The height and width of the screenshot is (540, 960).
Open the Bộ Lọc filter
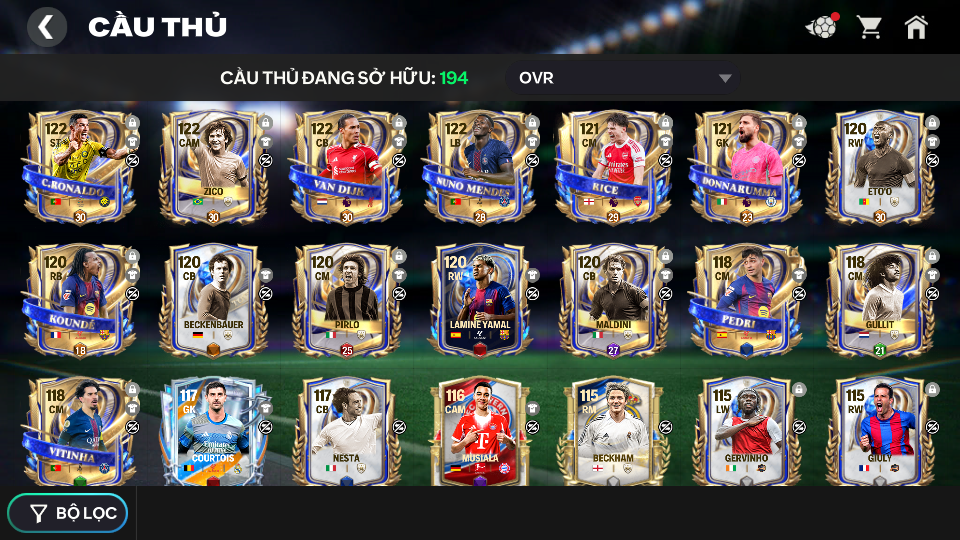pyautogui.click(x=68, y=513)
